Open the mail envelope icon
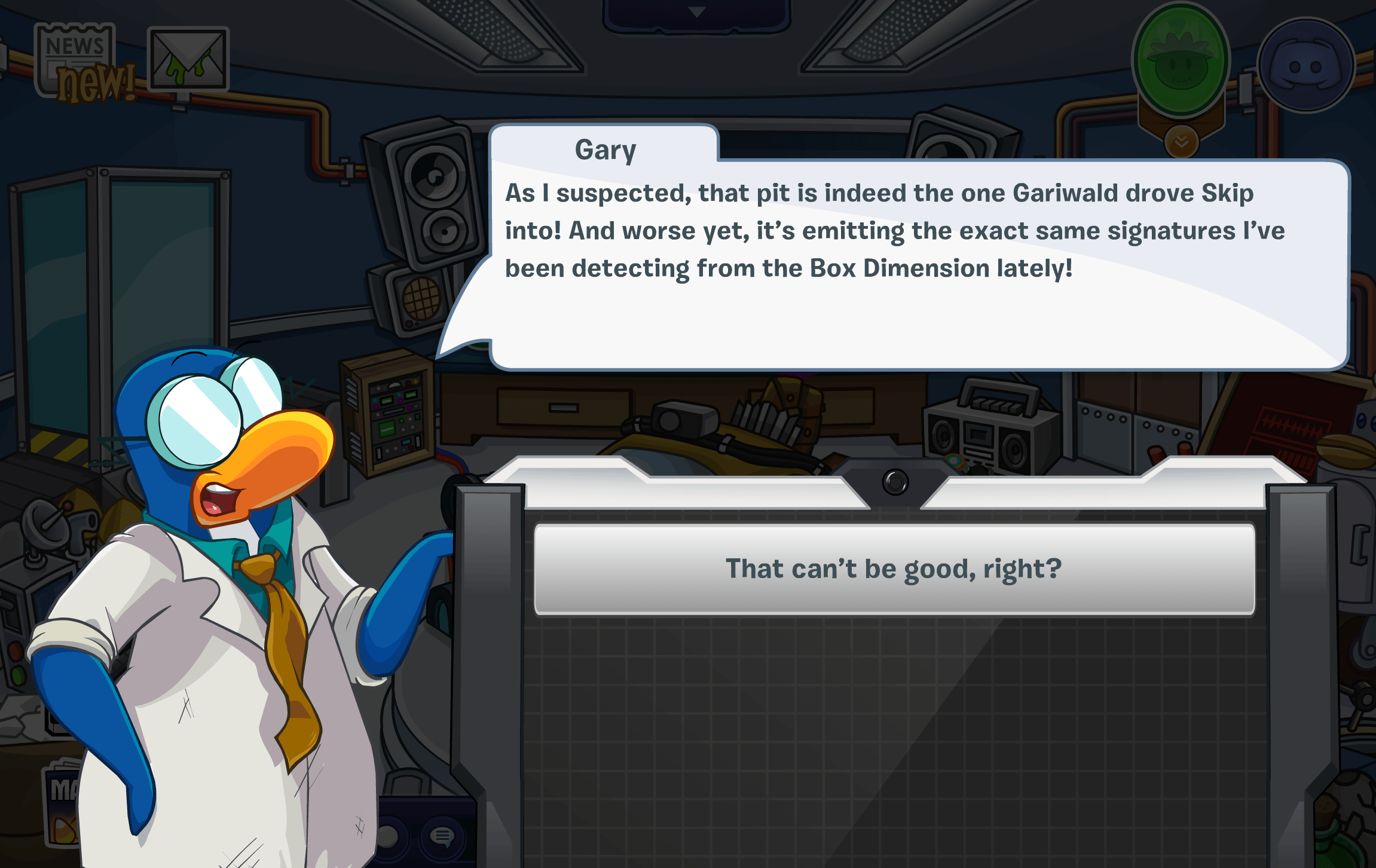The height and width of the screenshot is (868, 1376). (x=188, y=59)
